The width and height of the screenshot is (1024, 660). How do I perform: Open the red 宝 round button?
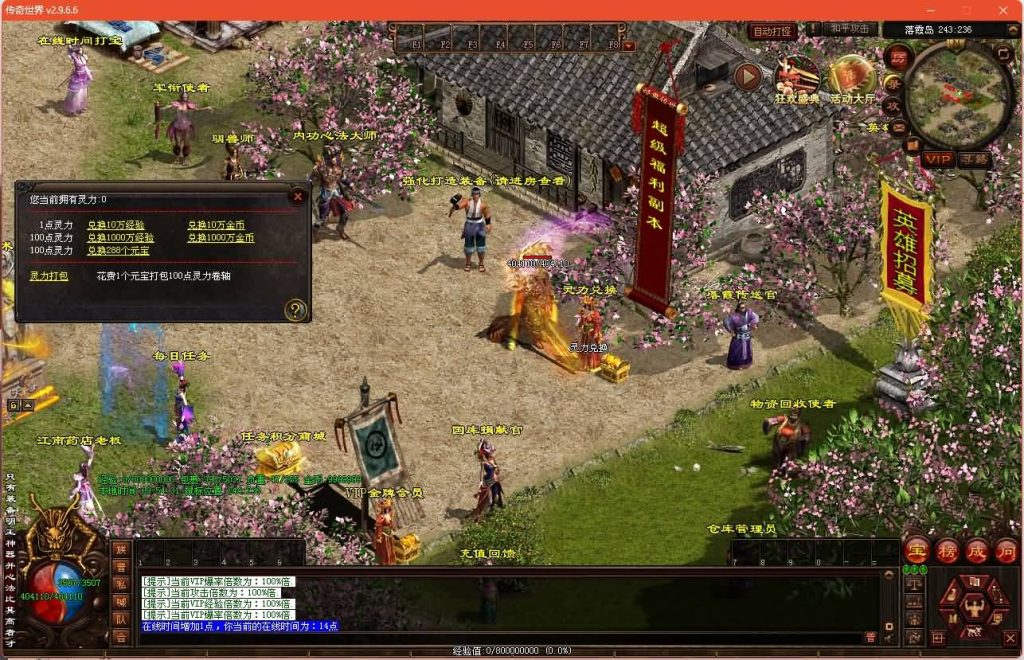click(x=917, y=550)
